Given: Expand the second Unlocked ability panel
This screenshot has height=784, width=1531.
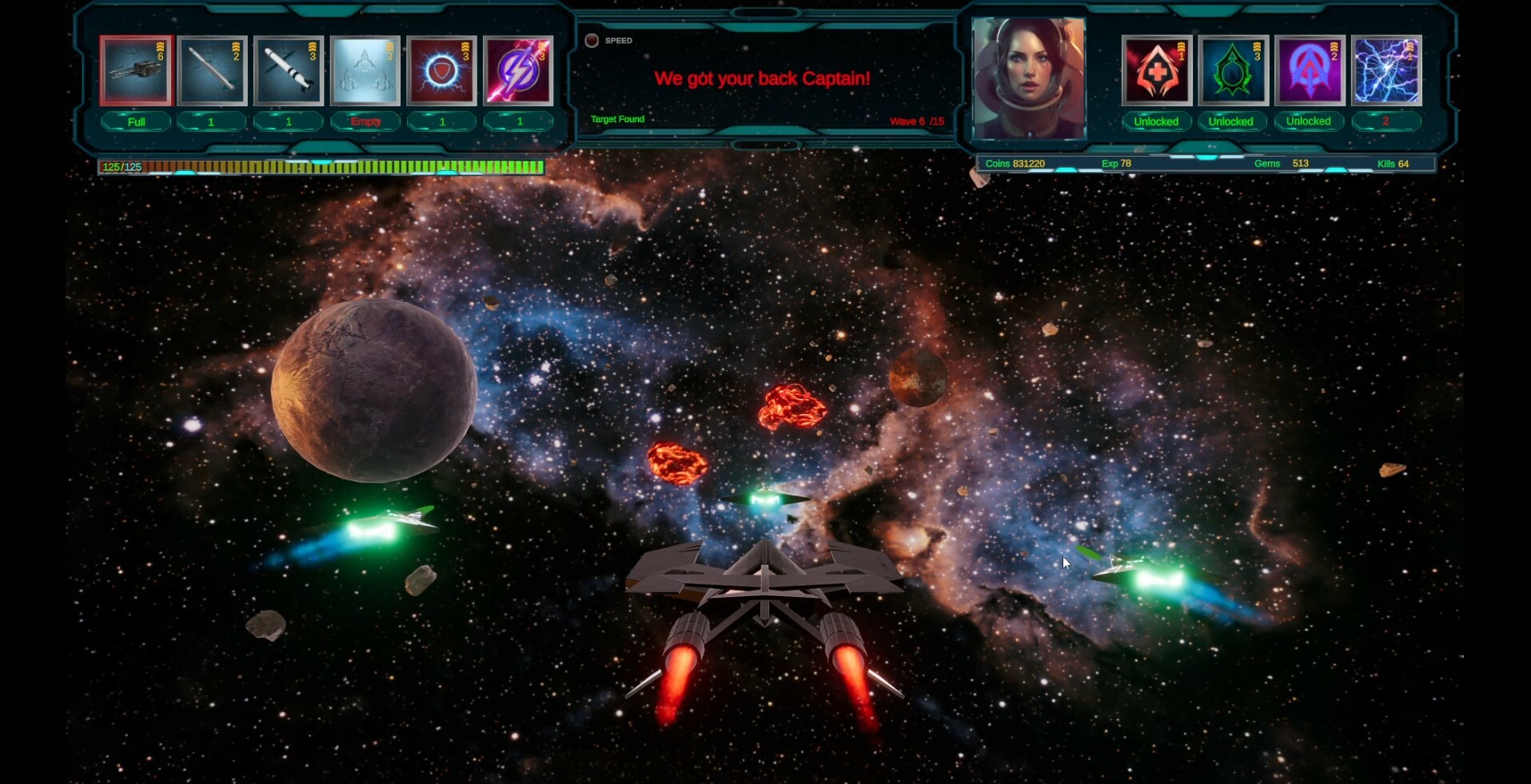Looking at the screenshot, I should click(1231, 121).
